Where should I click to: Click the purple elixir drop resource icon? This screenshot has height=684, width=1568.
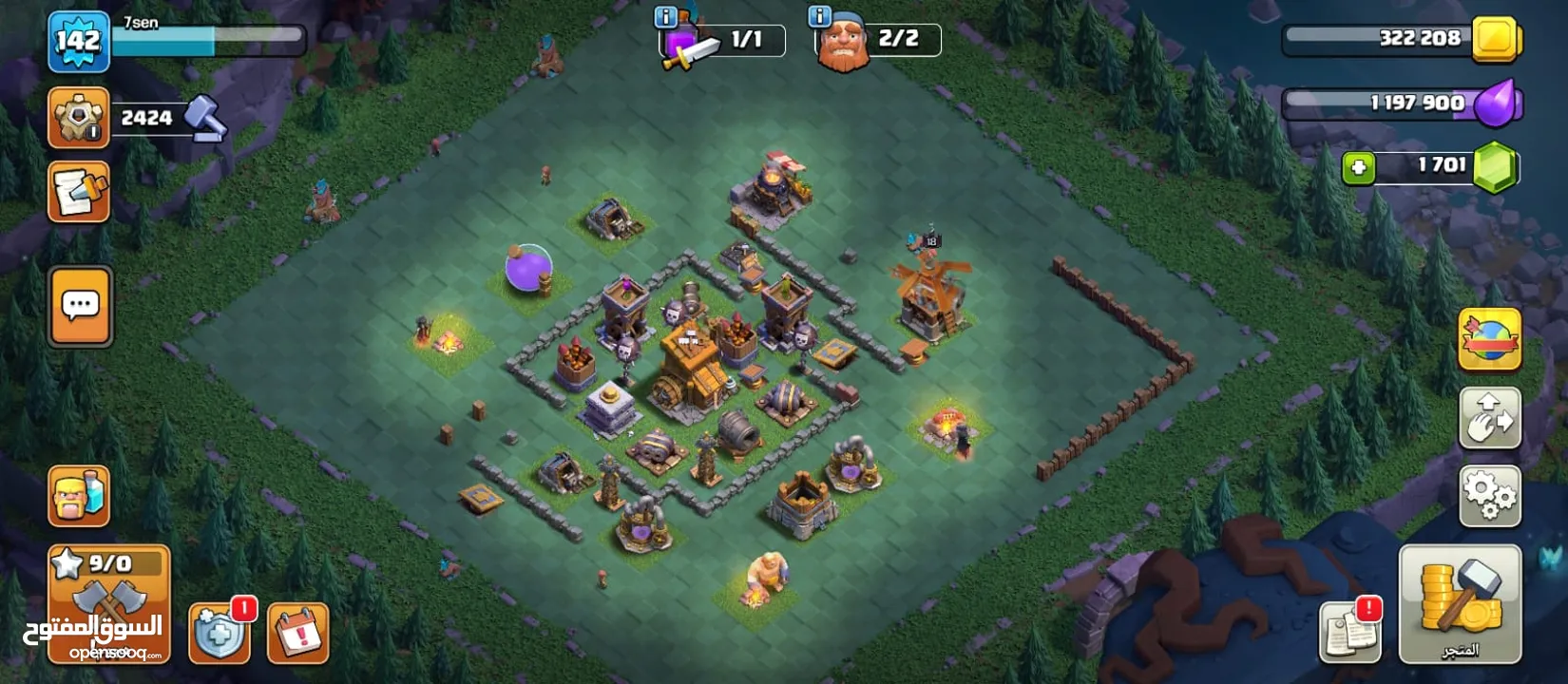pyautogui.click(x=1499, y=103)
